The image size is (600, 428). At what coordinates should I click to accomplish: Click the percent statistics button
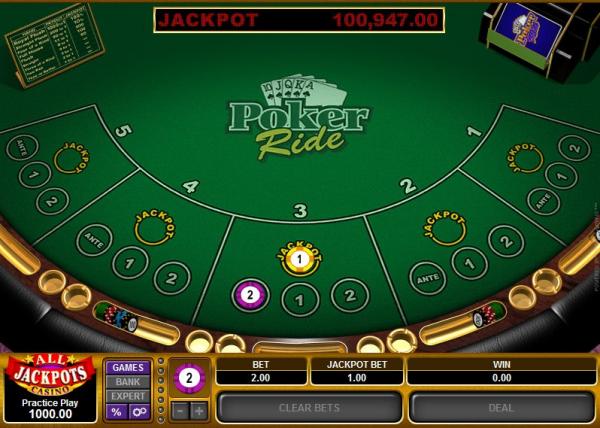click(116, 411)
